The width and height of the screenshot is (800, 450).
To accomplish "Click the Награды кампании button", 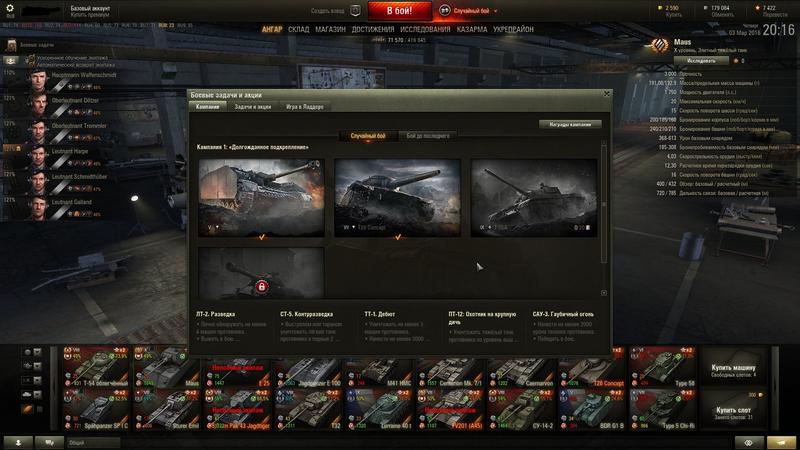I will click(x=570, y=125).
